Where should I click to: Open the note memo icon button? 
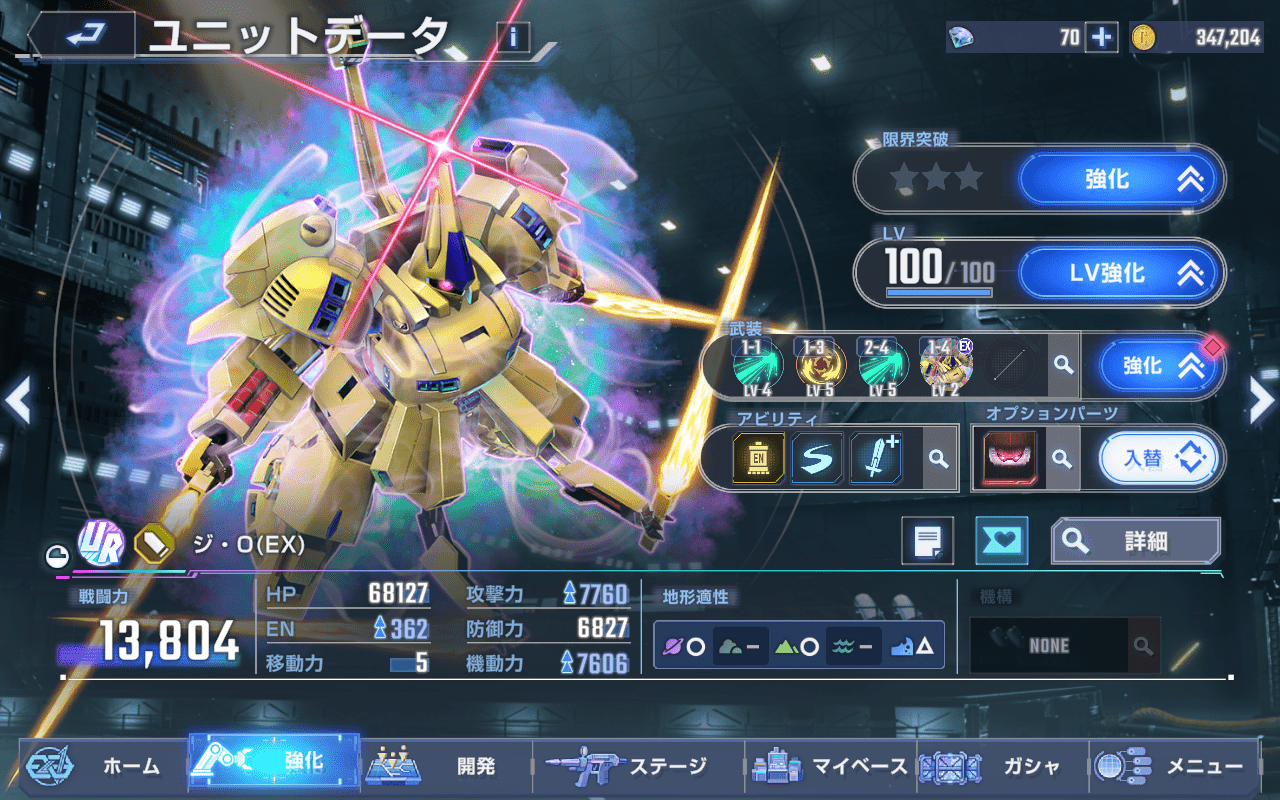[x=927, y=541]
